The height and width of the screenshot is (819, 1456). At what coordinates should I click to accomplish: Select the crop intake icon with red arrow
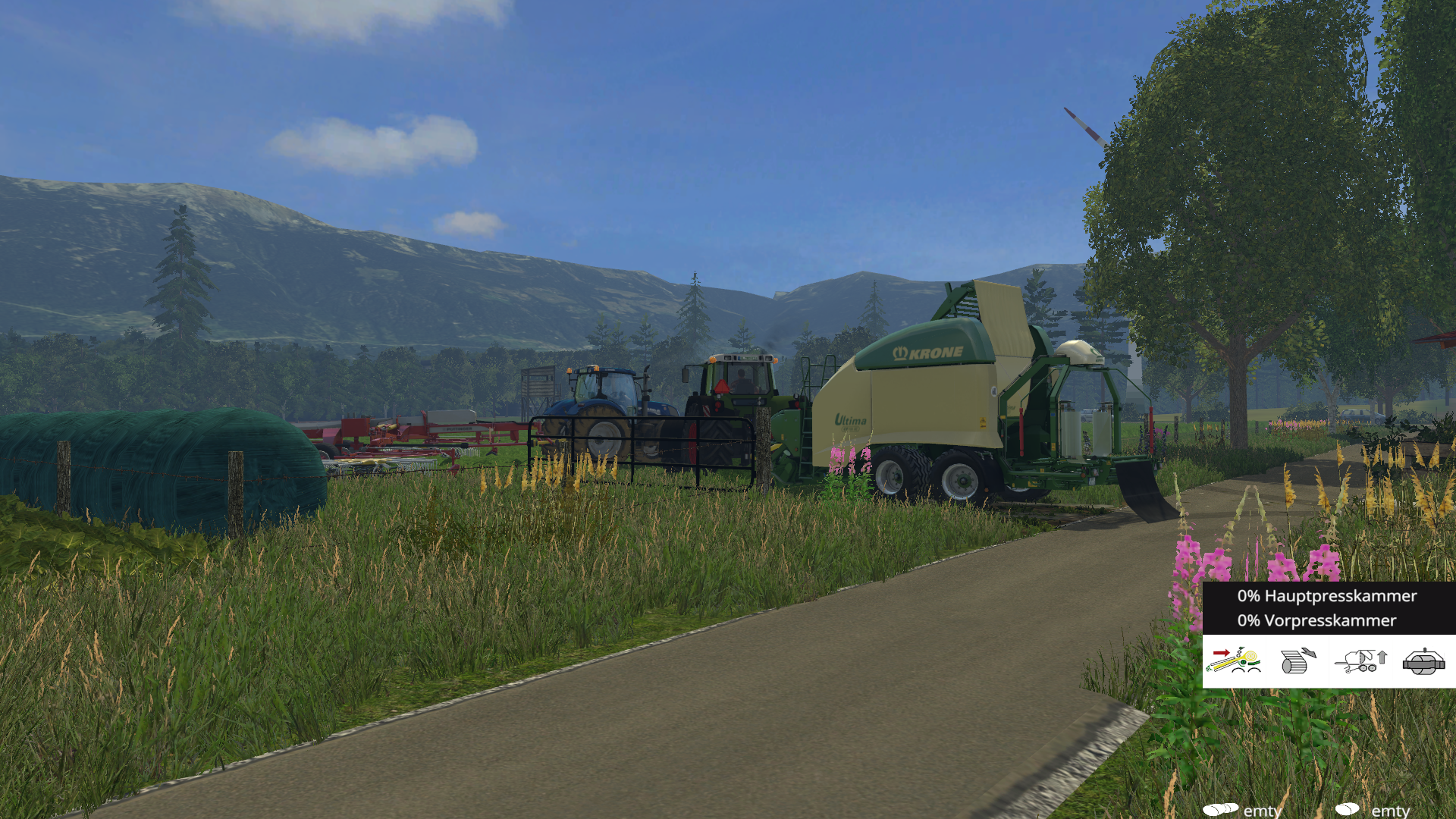point(1234,661)
